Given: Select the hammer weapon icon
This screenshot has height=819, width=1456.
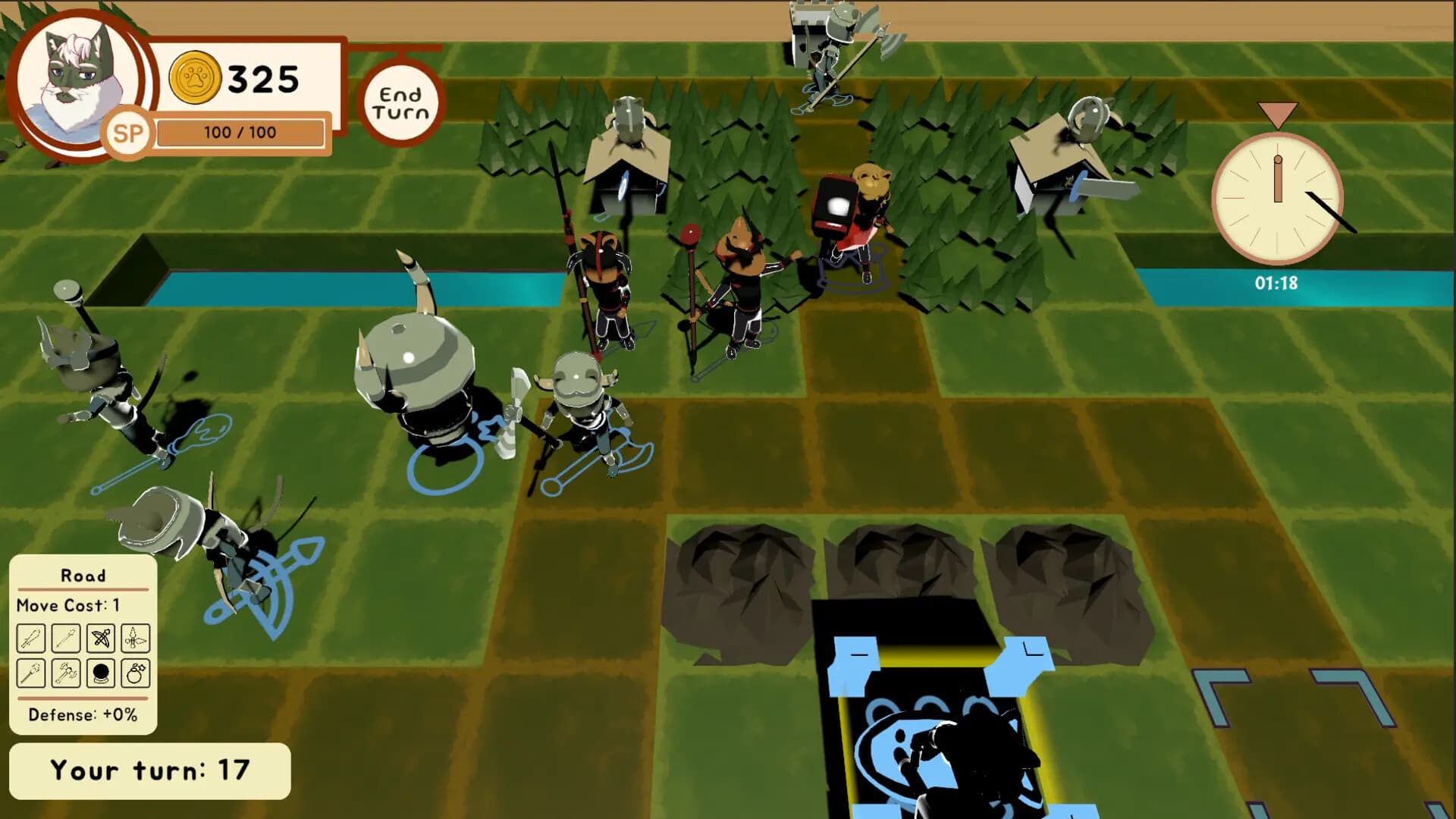Looking at the screenshot, I should click(x=65, y=673).
